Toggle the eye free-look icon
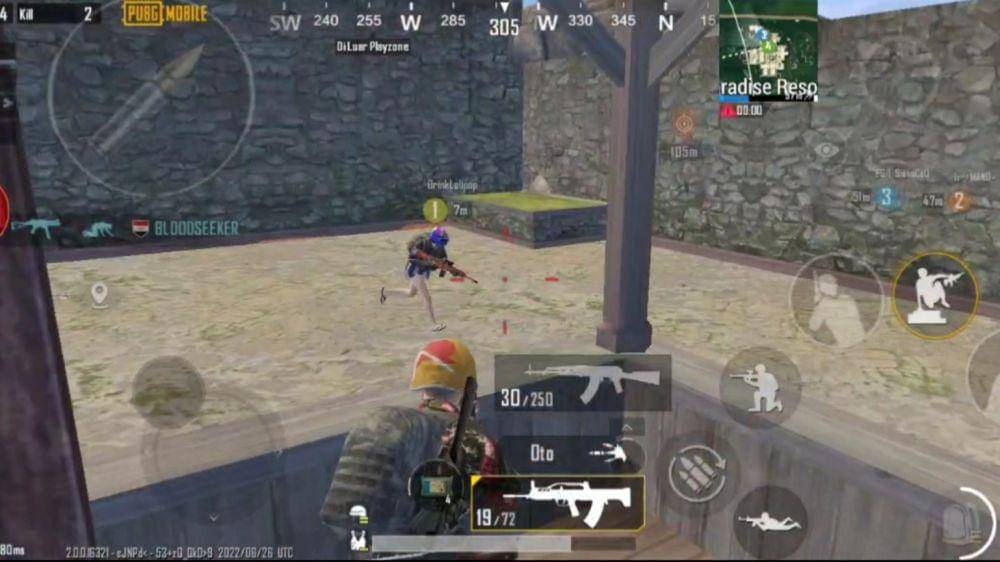1000x562 pixels. coord(826,150)
